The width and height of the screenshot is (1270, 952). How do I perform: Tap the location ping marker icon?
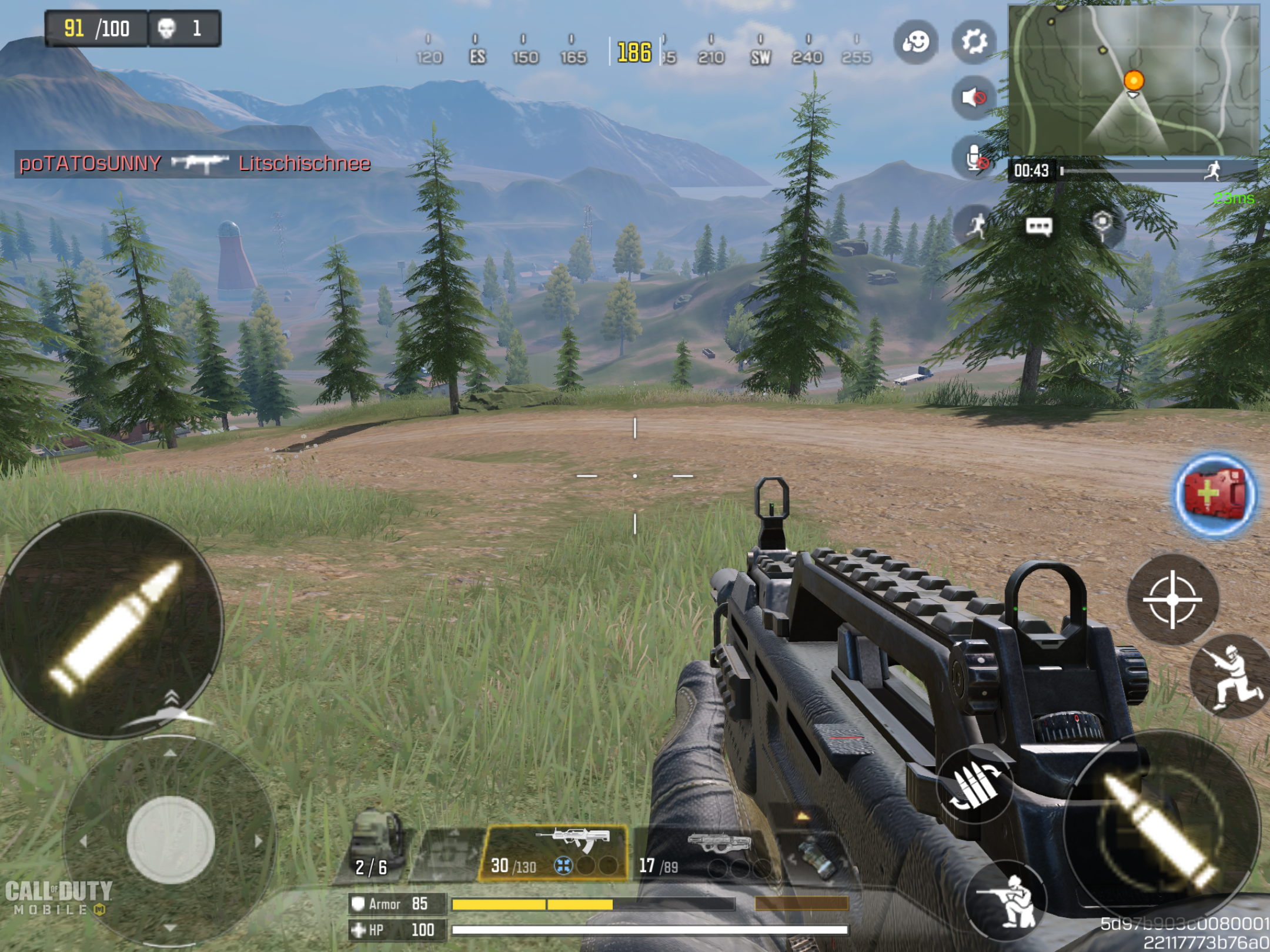pos(1102,225)
